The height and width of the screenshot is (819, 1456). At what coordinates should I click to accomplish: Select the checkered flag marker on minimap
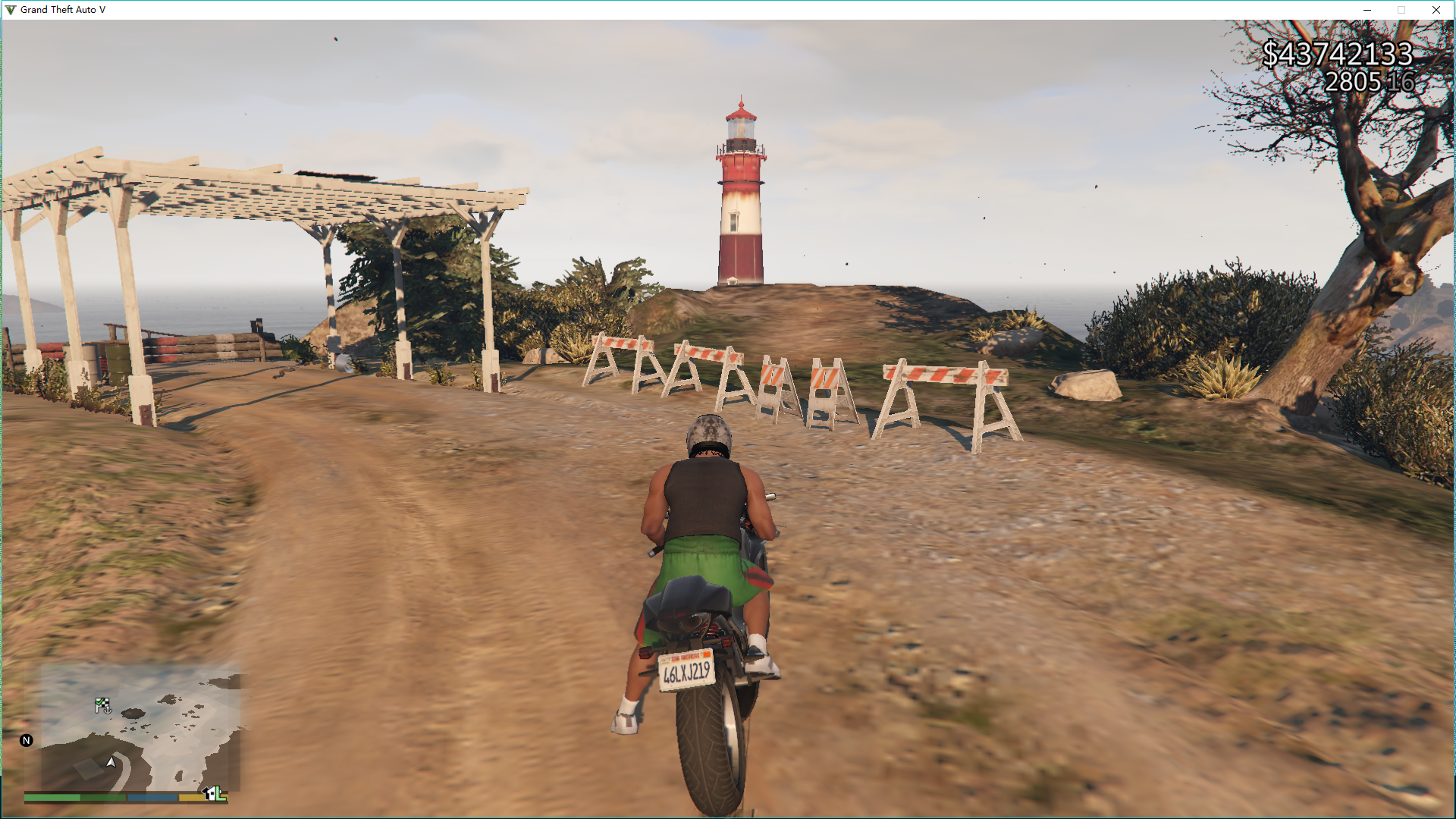(102, 705)
